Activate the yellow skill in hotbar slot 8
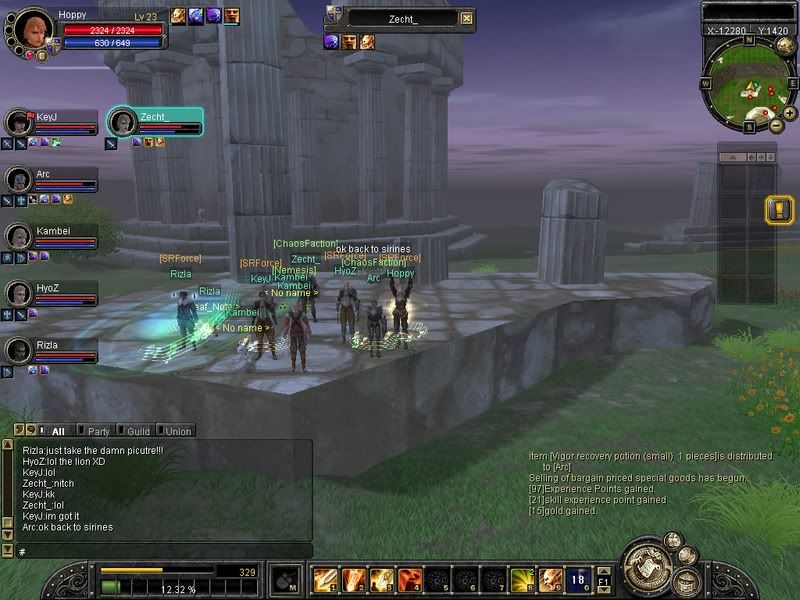This screenshot has height=600, width=800. [x=522, y=579]
